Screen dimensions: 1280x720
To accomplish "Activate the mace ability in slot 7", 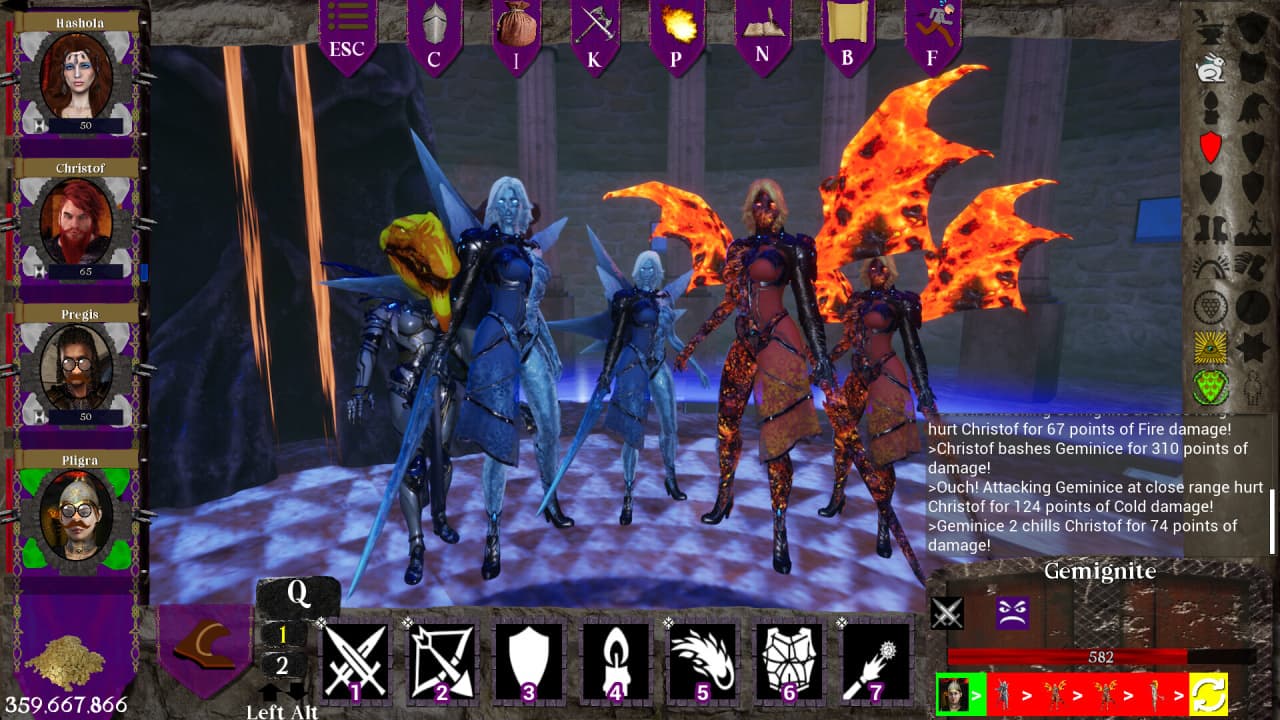I will tap(876, 661).
